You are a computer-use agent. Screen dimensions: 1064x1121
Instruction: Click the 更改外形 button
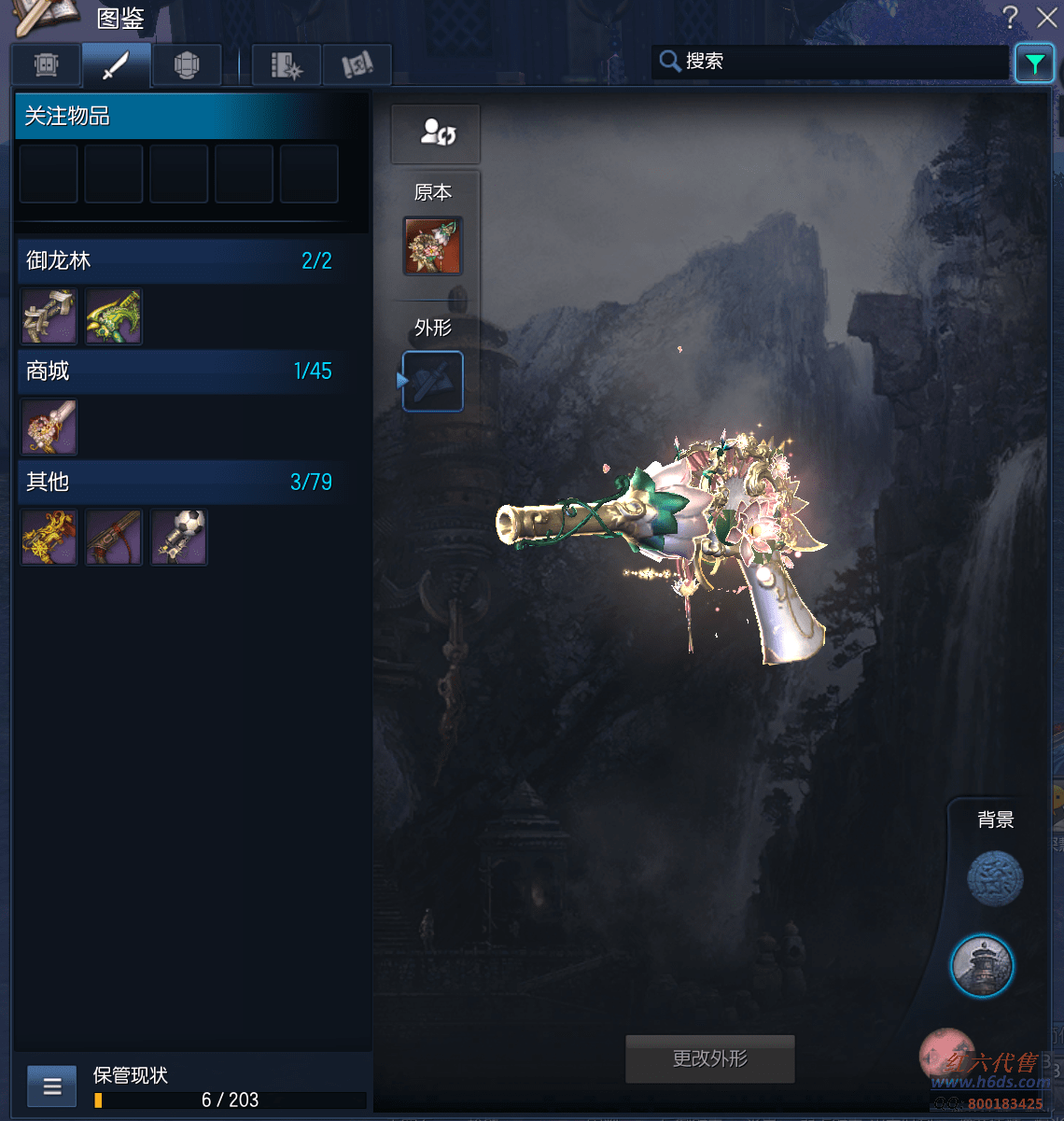click(x=710, y=1058)
